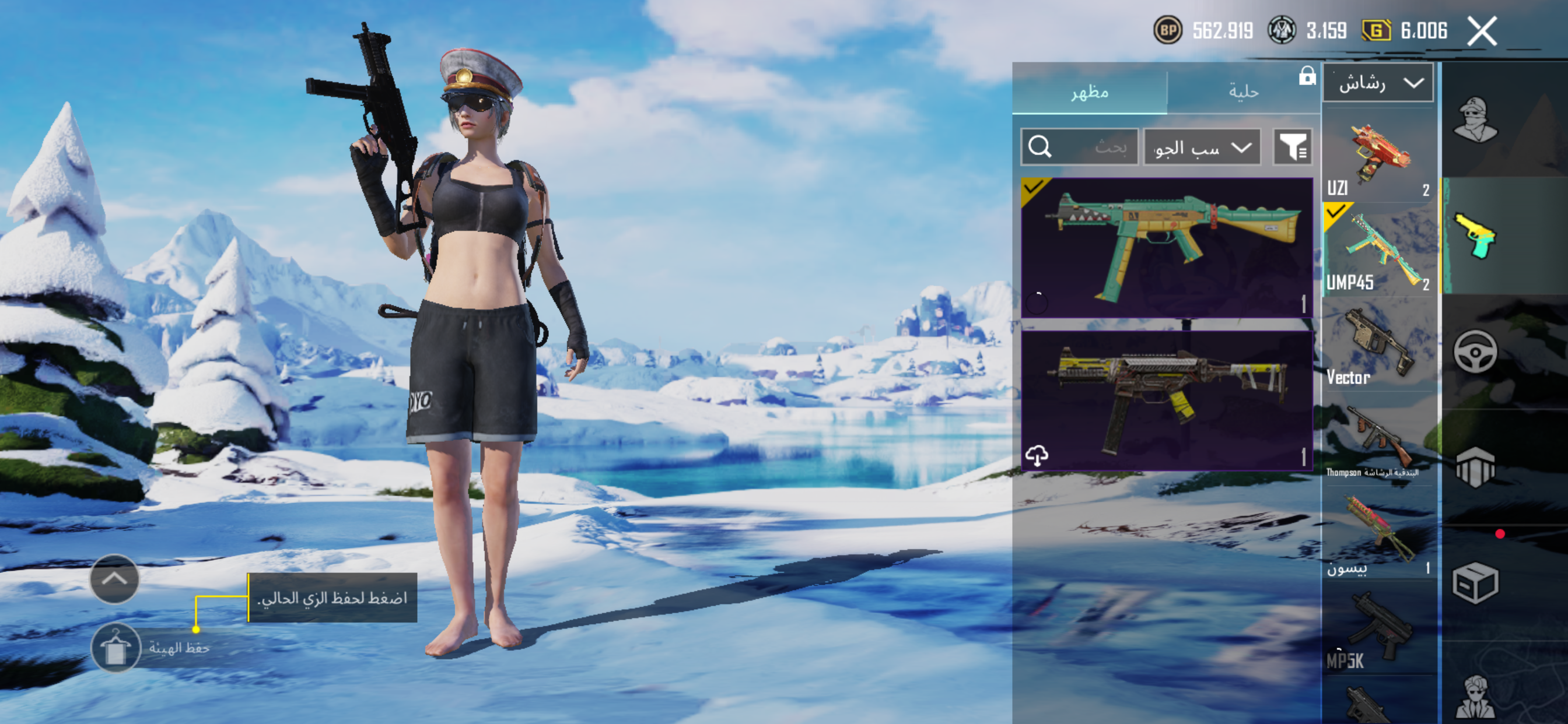Switch to the مظهر (appearance) tab

pos(1090,92)
